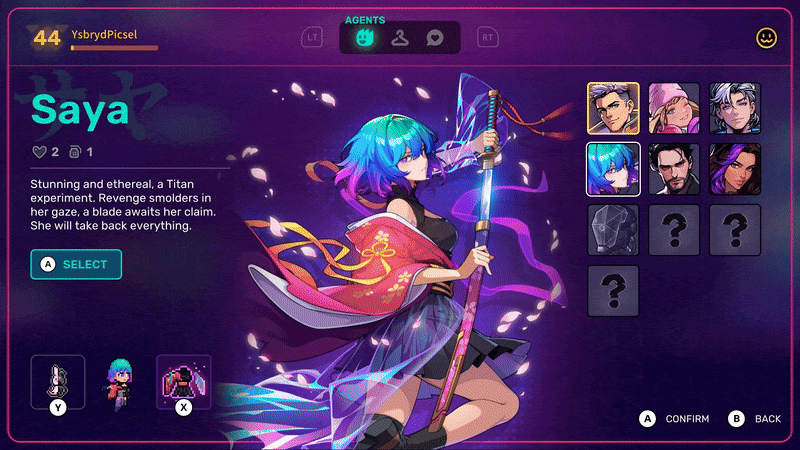
Task: Open the red outfit costume slot
Action: [x=183, y=380]
